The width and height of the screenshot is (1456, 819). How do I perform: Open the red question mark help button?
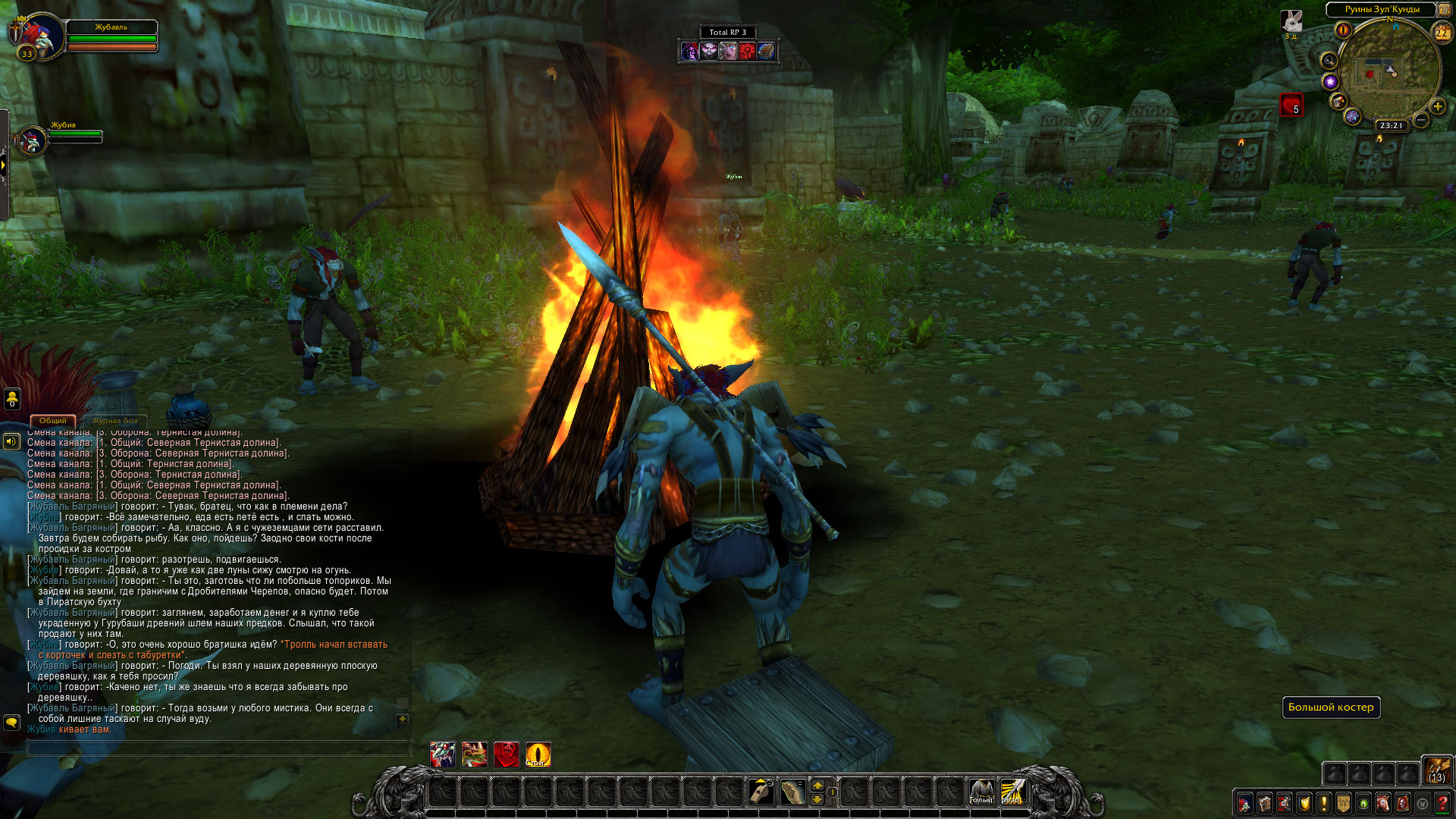point(1442,803)
